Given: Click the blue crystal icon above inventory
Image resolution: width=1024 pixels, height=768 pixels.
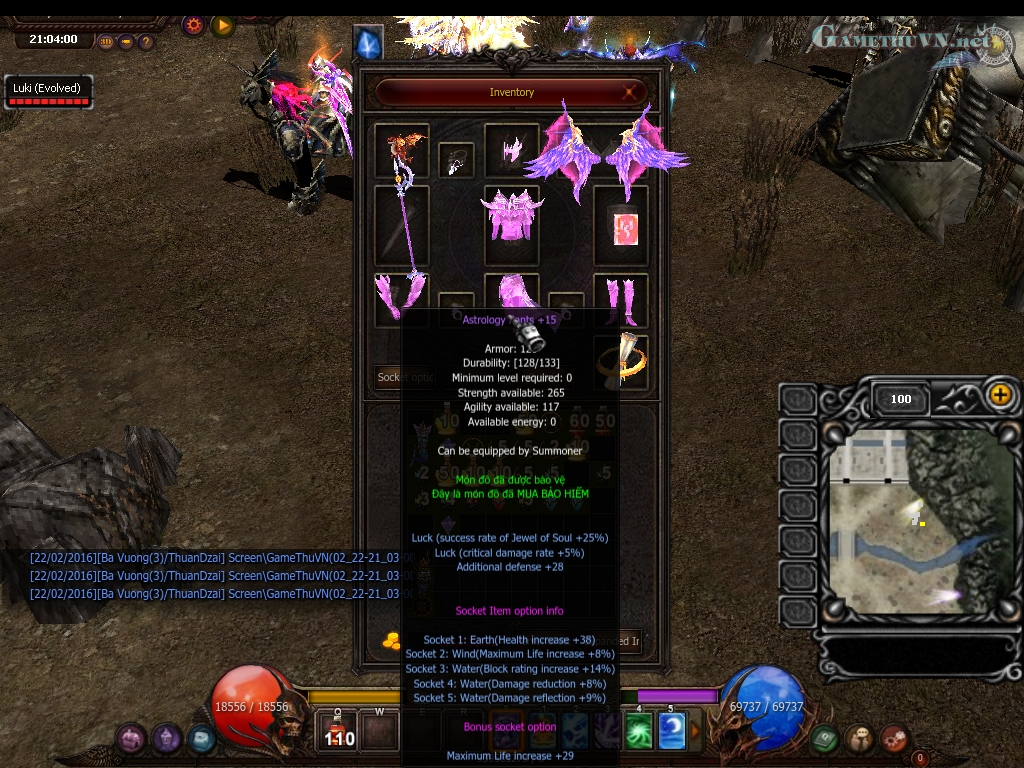Looking at the screenshot, I should point(369,43).
